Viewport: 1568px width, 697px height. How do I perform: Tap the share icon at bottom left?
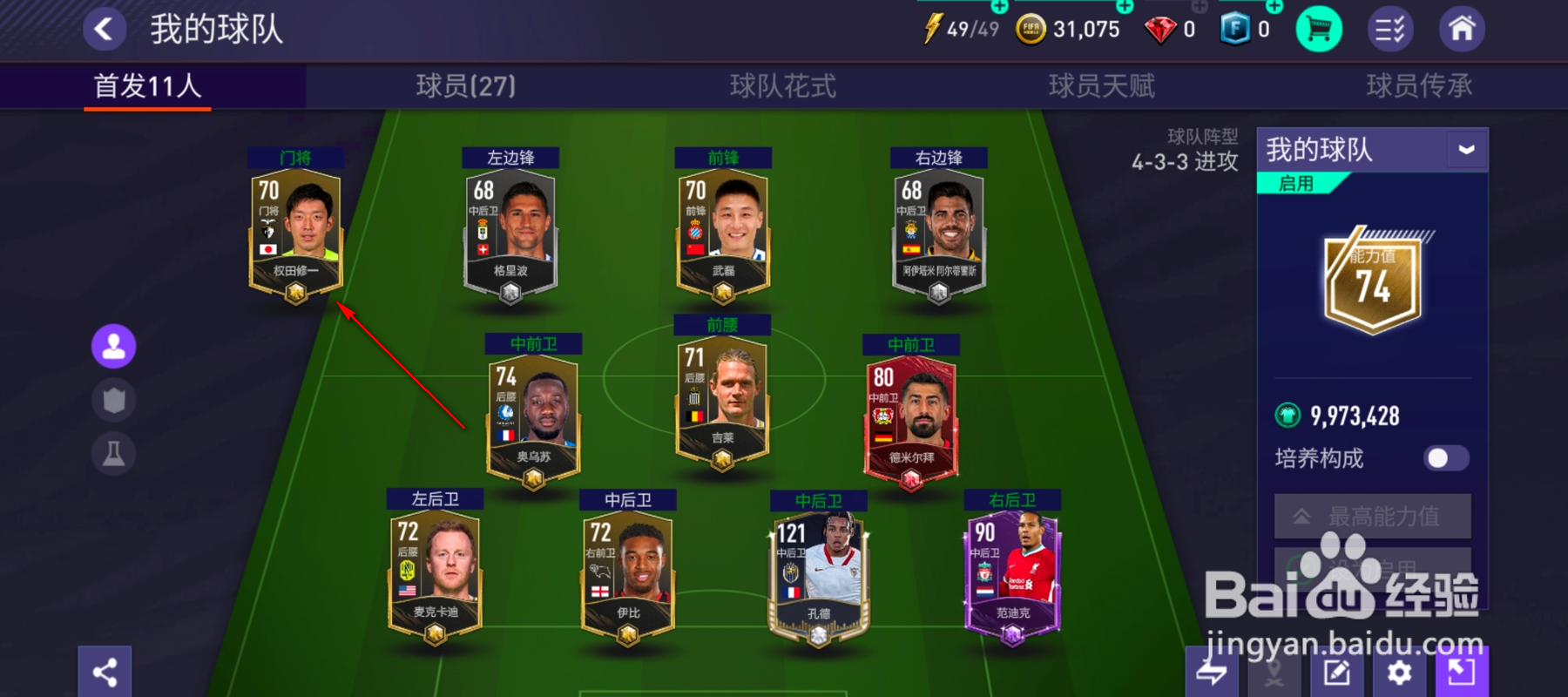(x=104, y=673)
